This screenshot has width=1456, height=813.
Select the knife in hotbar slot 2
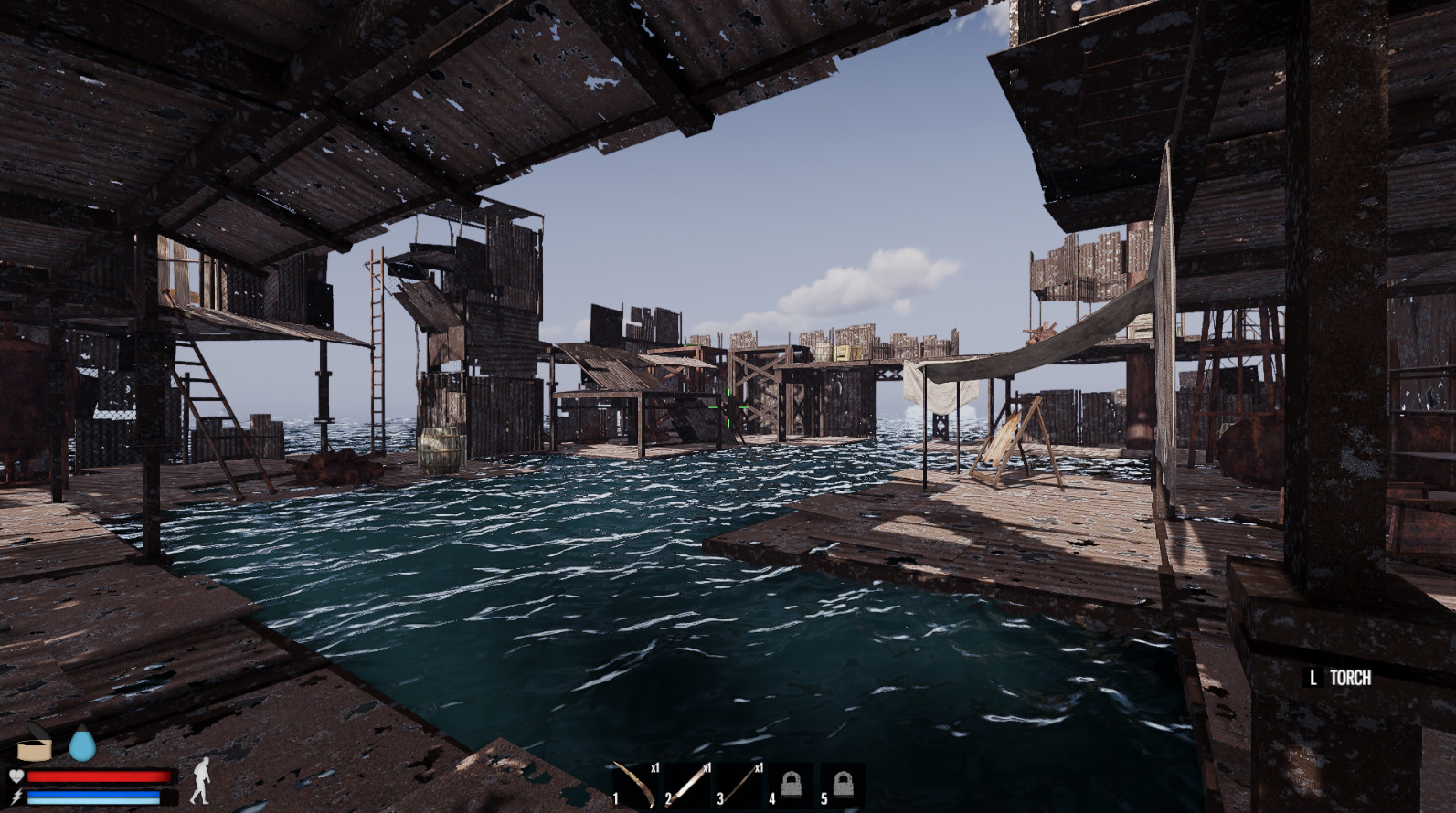(x=687, y=785)
